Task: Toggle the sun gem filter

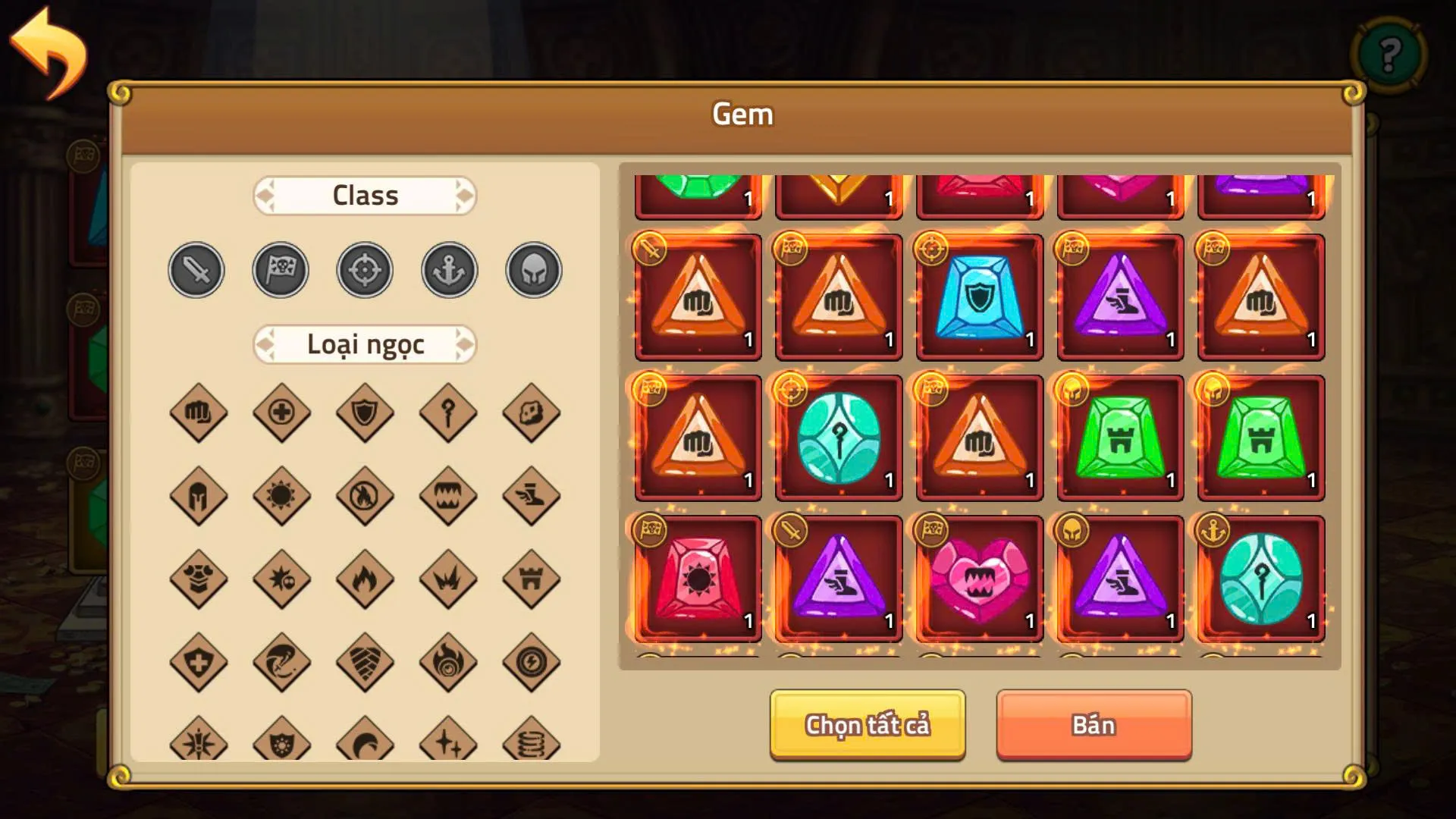Action: coord(281,497)
